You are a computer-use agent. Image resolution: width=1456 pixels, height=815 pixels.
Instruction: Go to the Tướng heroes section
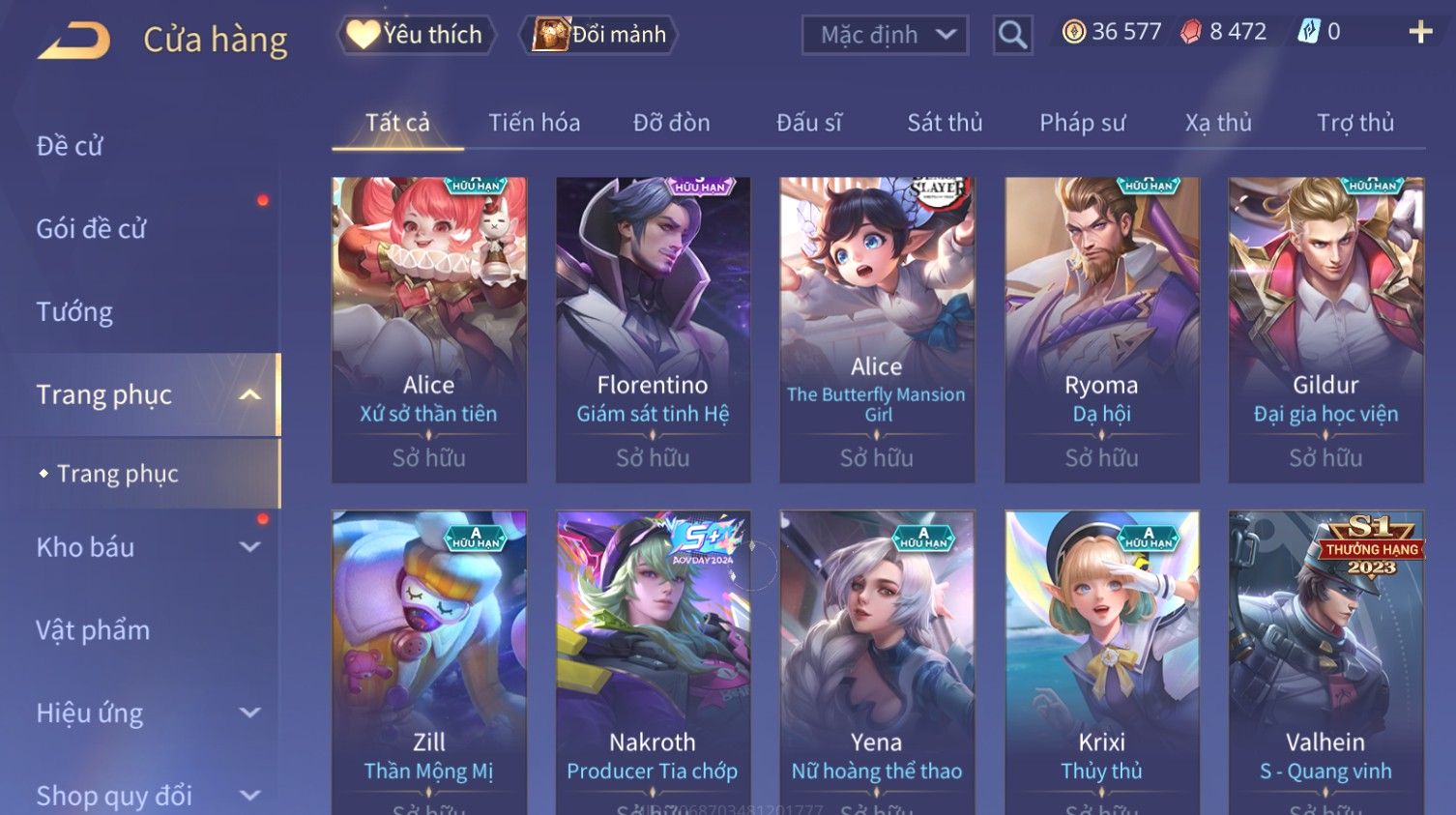click(x=74, y=312)
